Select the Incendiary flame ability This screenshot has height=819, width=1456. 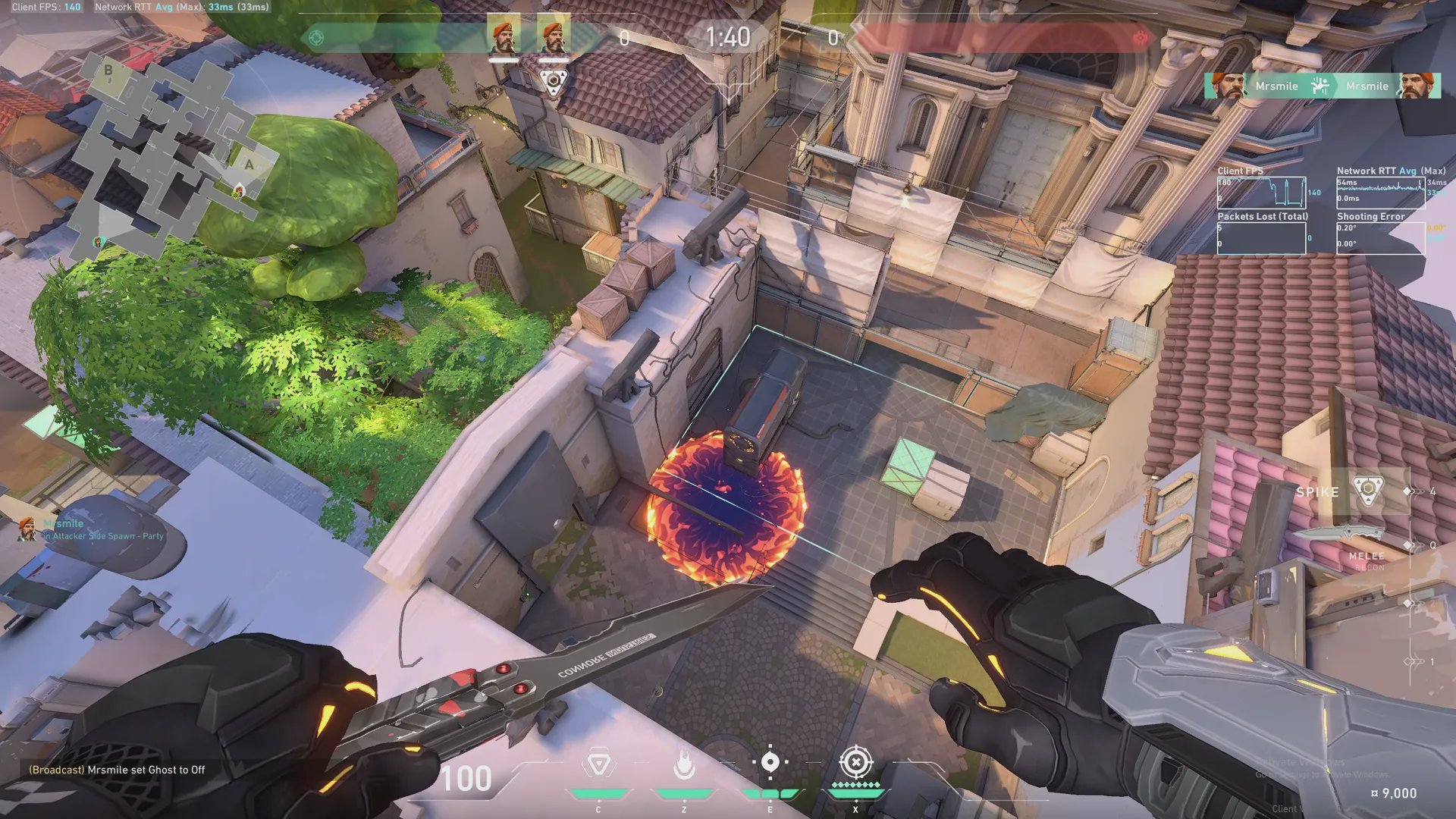684,764
